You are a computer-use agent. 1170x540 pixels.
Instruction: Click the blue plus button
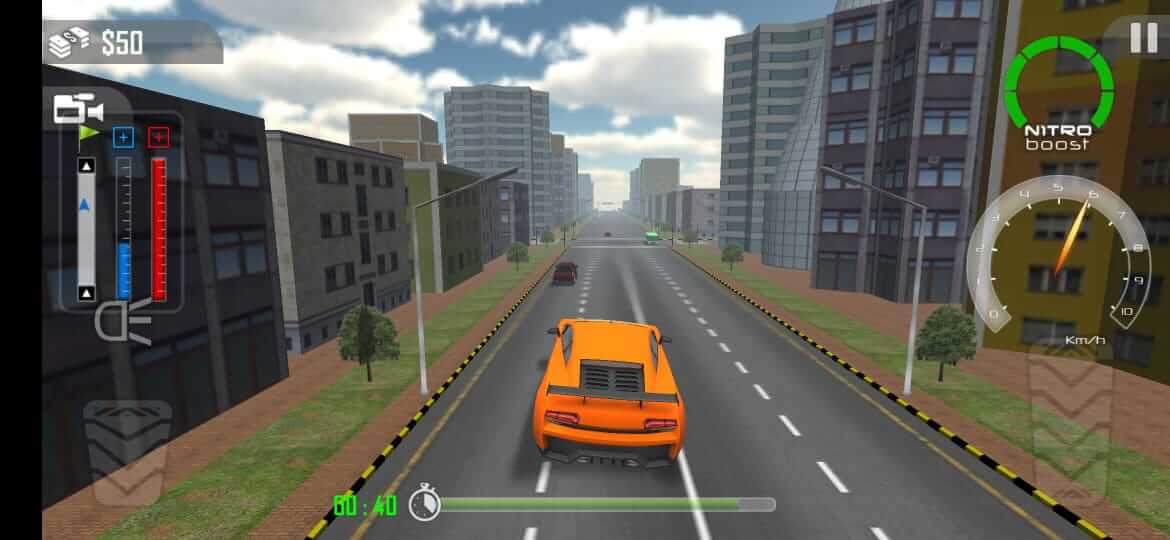pos(123,137)
